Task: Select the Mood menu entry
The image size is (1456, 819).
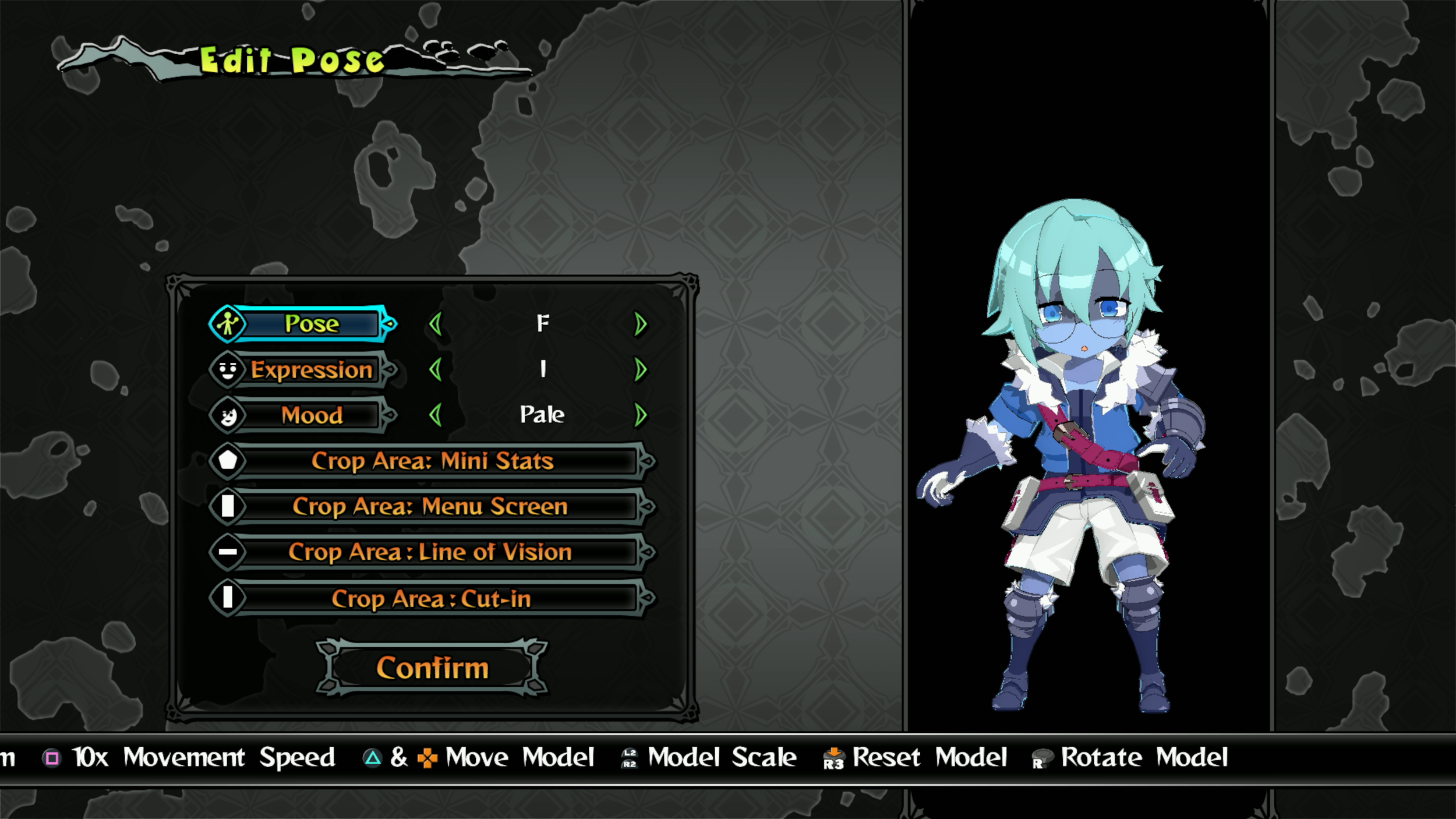Action: click(x=311, y=415)
